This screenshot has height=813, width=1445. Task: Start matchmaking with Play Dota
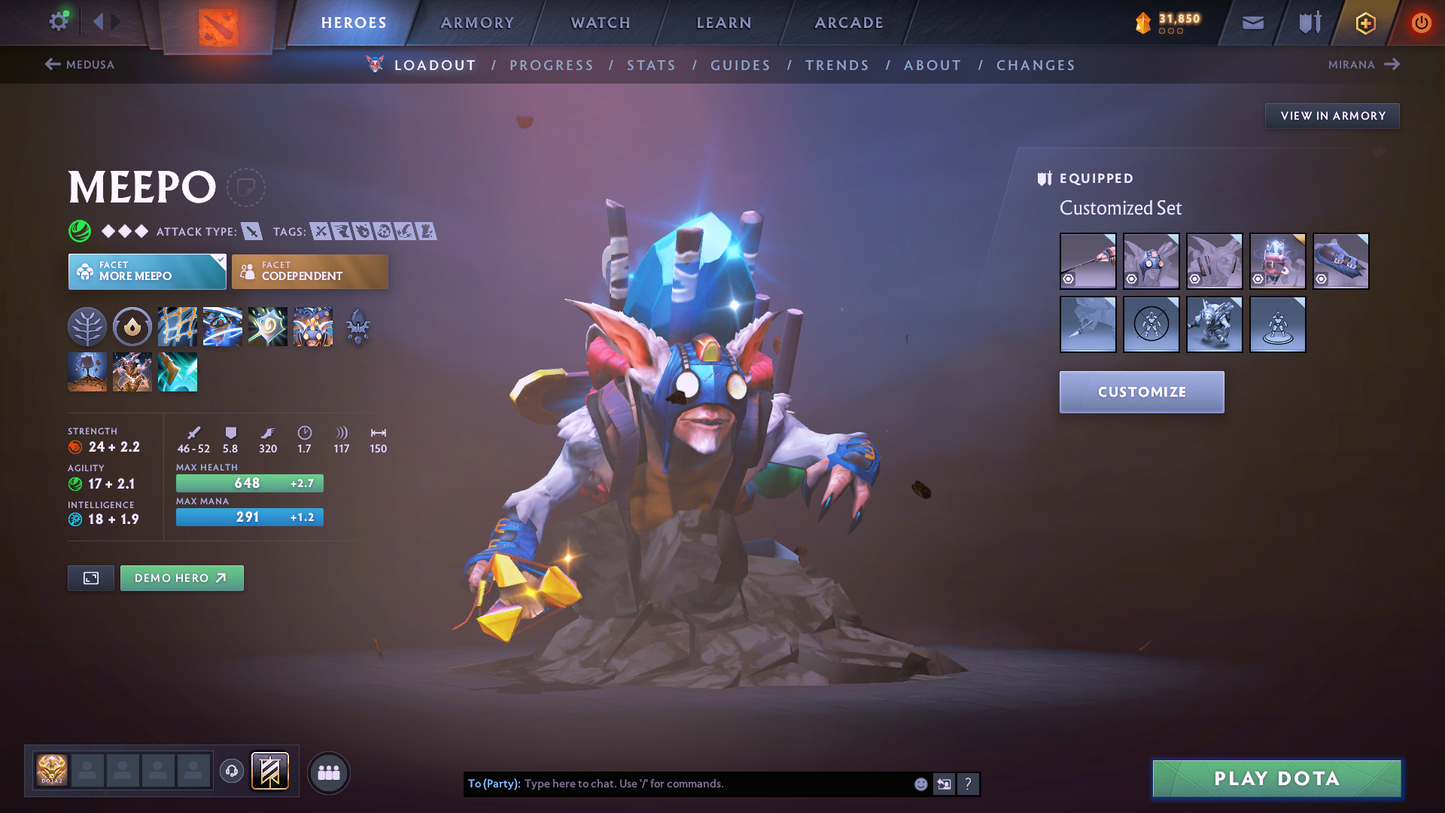pos(1276,779)
